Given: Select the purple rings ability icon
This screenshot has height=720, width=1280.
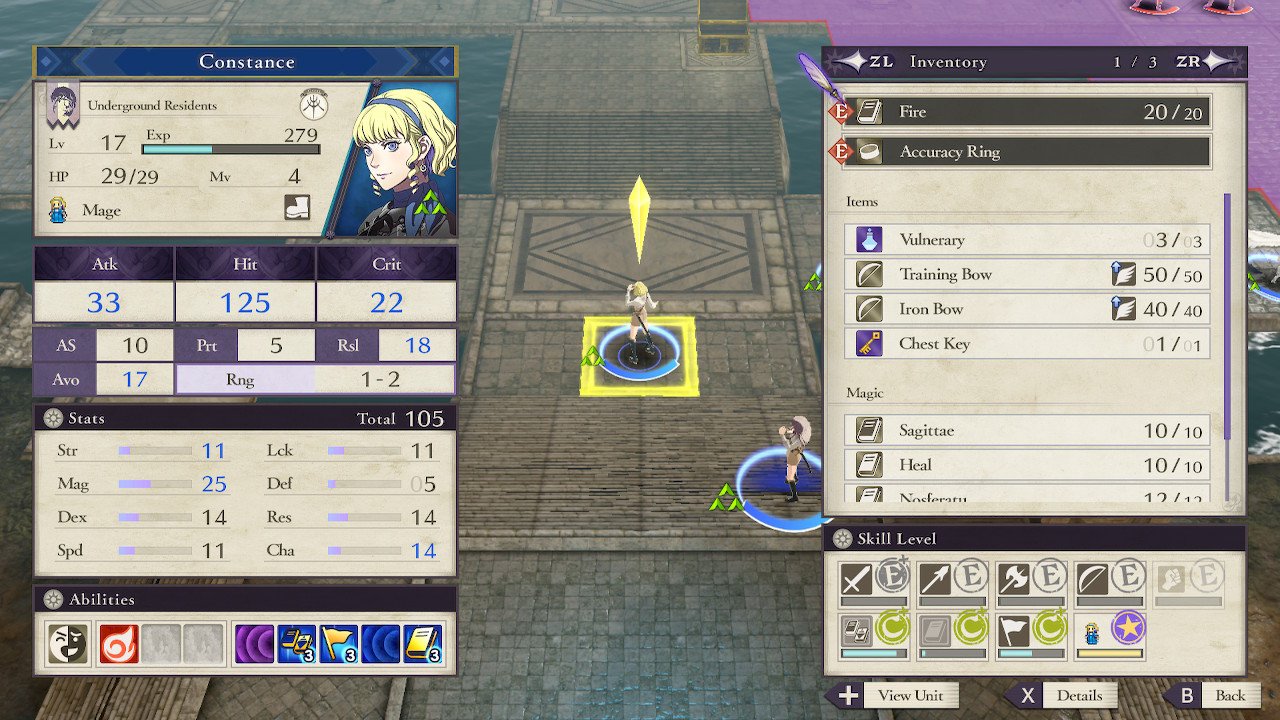Looking at the screenshot, I should click(254, 645).
